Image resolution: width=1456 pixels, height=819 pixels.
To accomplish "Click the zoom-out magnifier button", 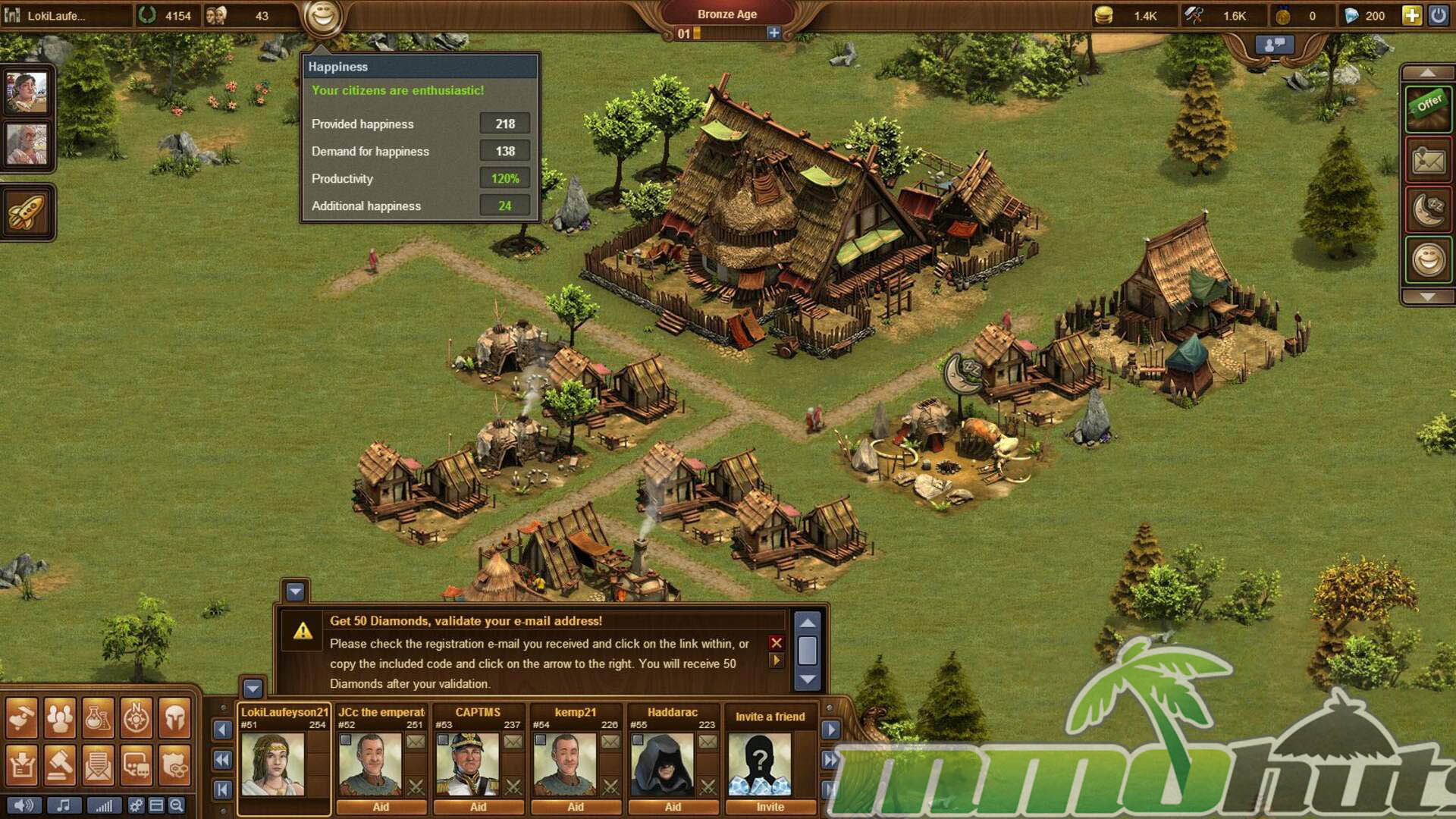I will 177,805.
